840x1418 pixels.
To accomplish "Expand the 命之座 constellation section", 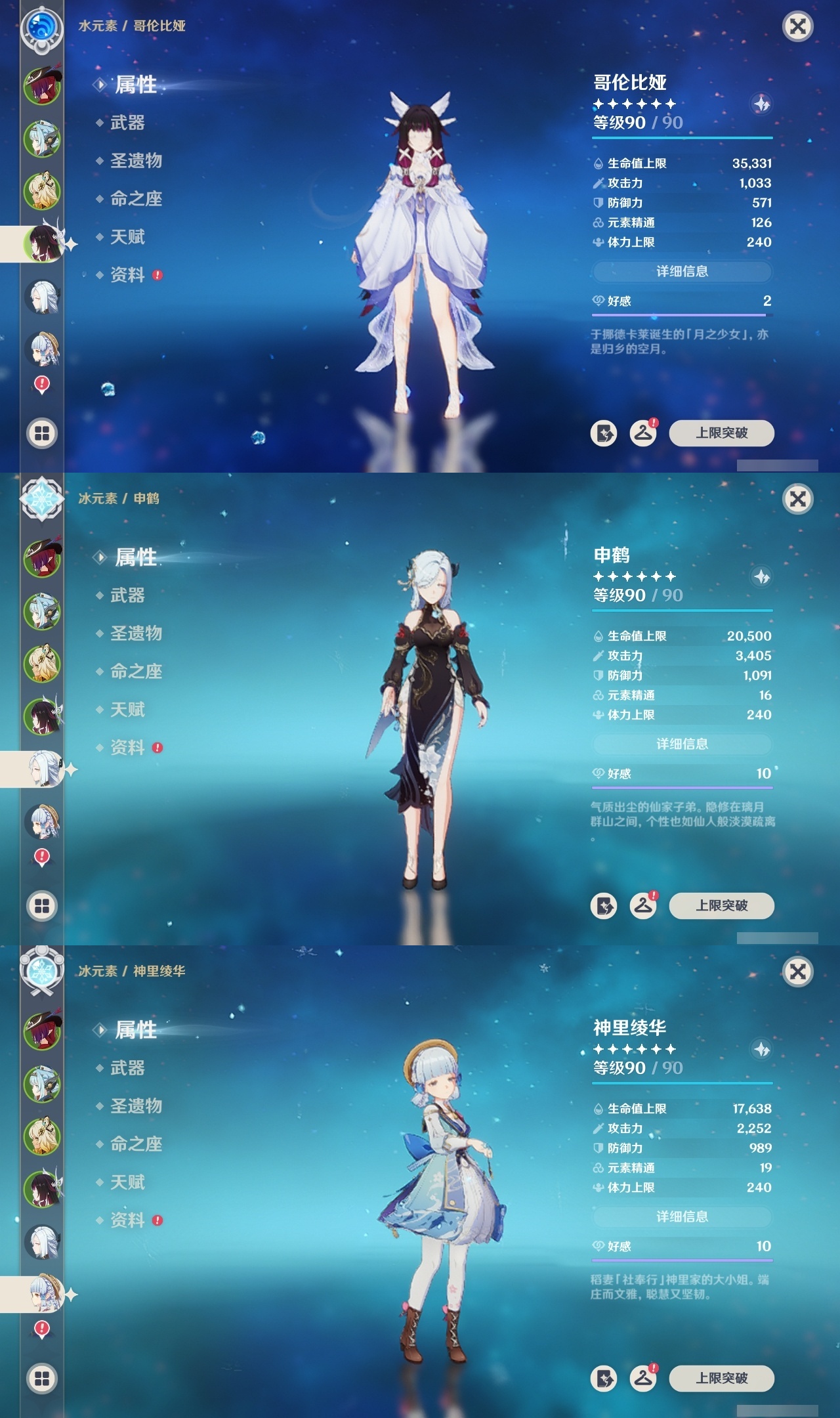I will (x=138, y=199).
